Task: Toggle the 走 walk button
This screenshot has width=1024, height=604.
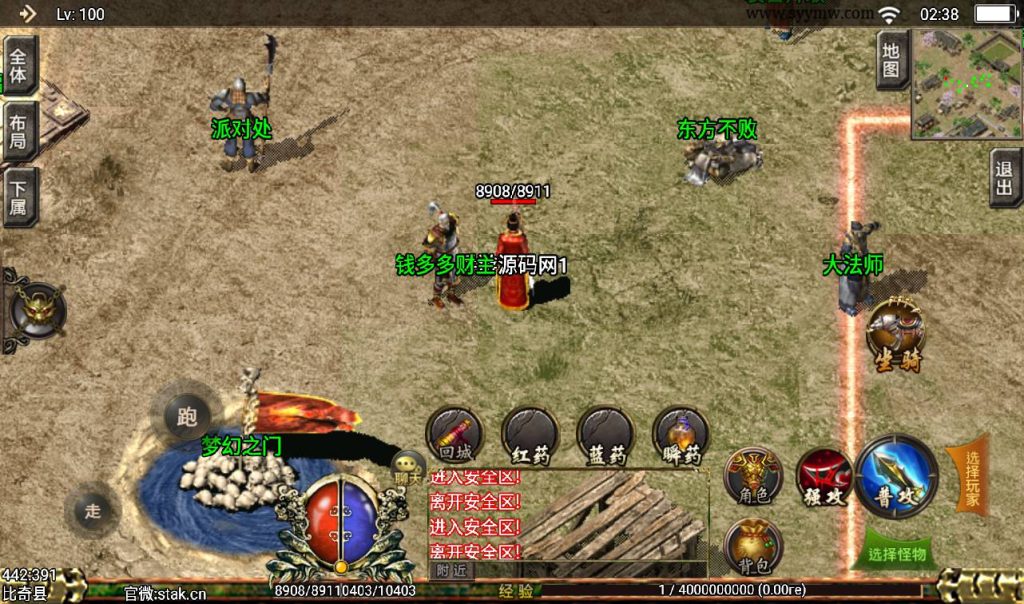Action: point(93,511)
